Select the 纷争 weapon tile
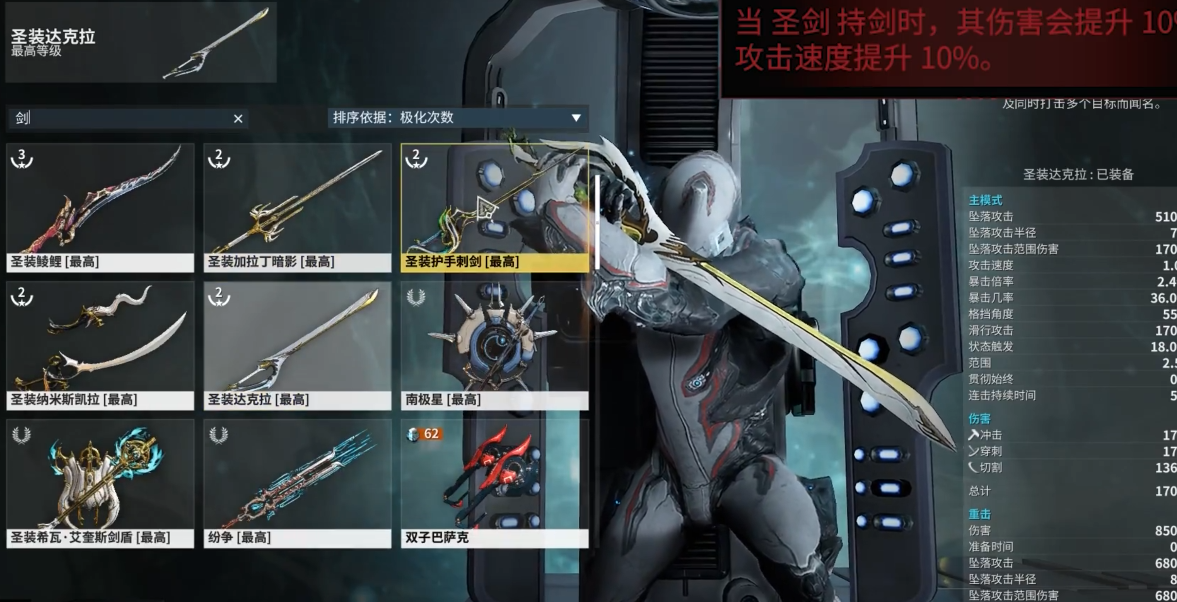 point(297,483)
